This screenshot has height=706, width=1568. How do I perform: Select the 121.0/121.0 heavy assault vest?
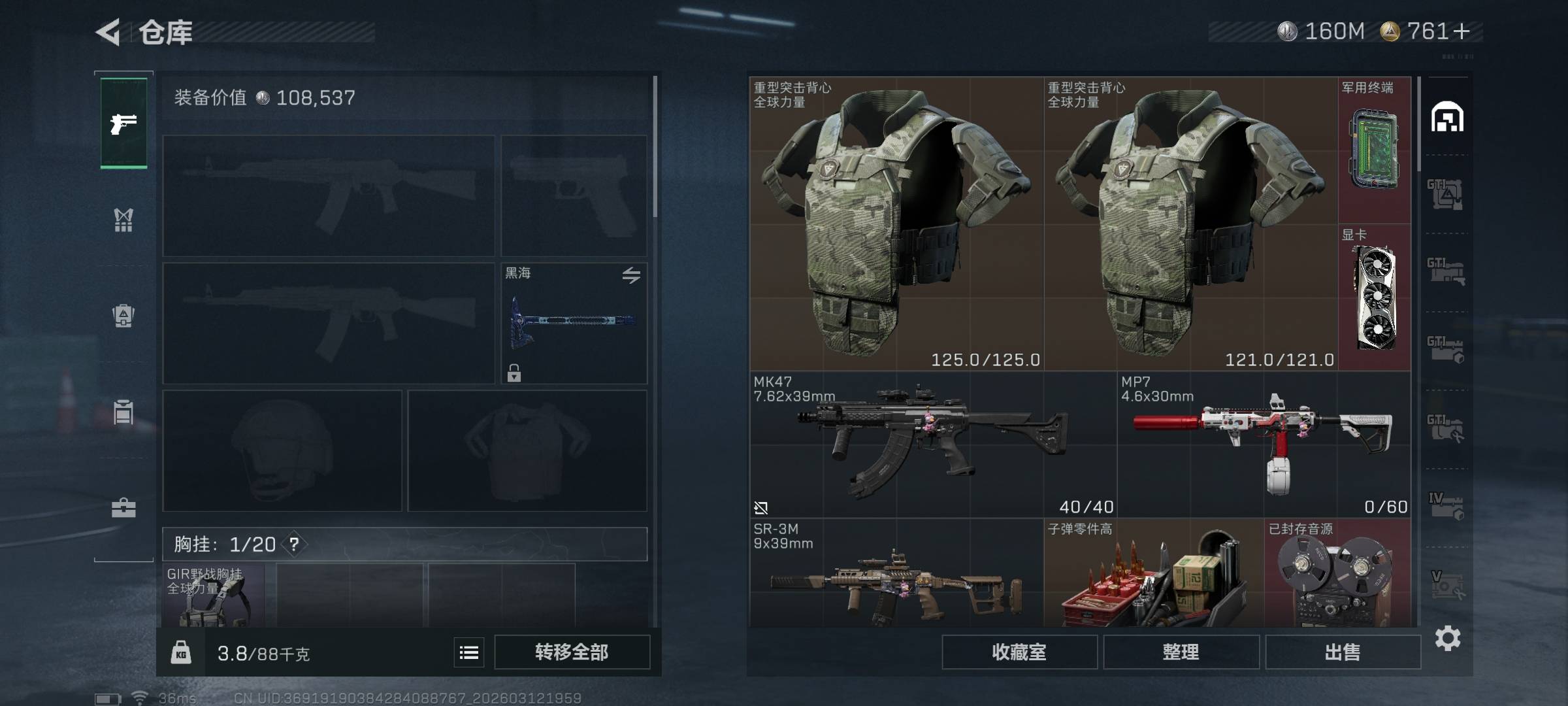point(1190,224)
